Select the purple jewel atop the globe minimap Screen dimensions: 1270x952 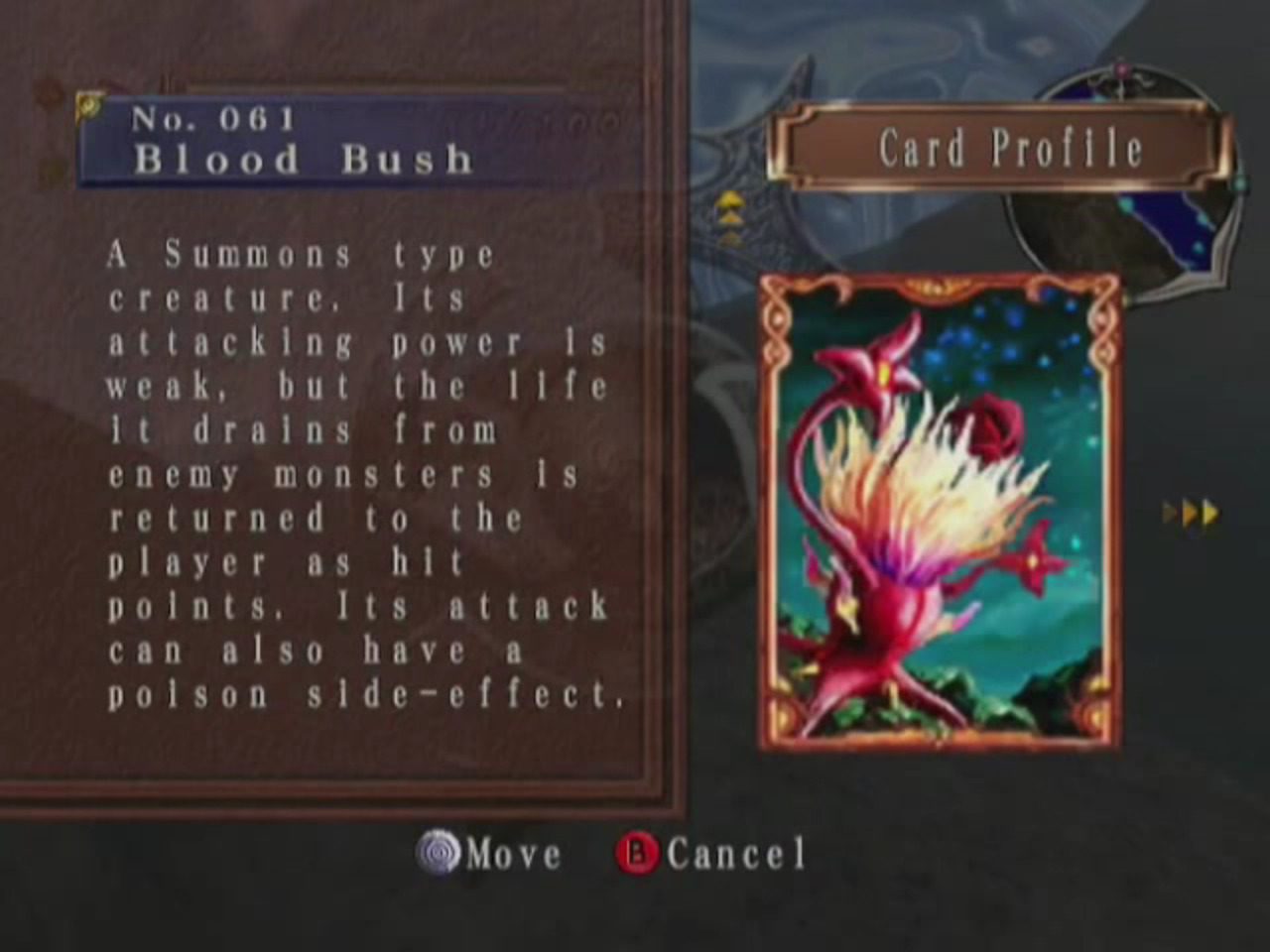pyautogui.click(x=1121, y=69)
